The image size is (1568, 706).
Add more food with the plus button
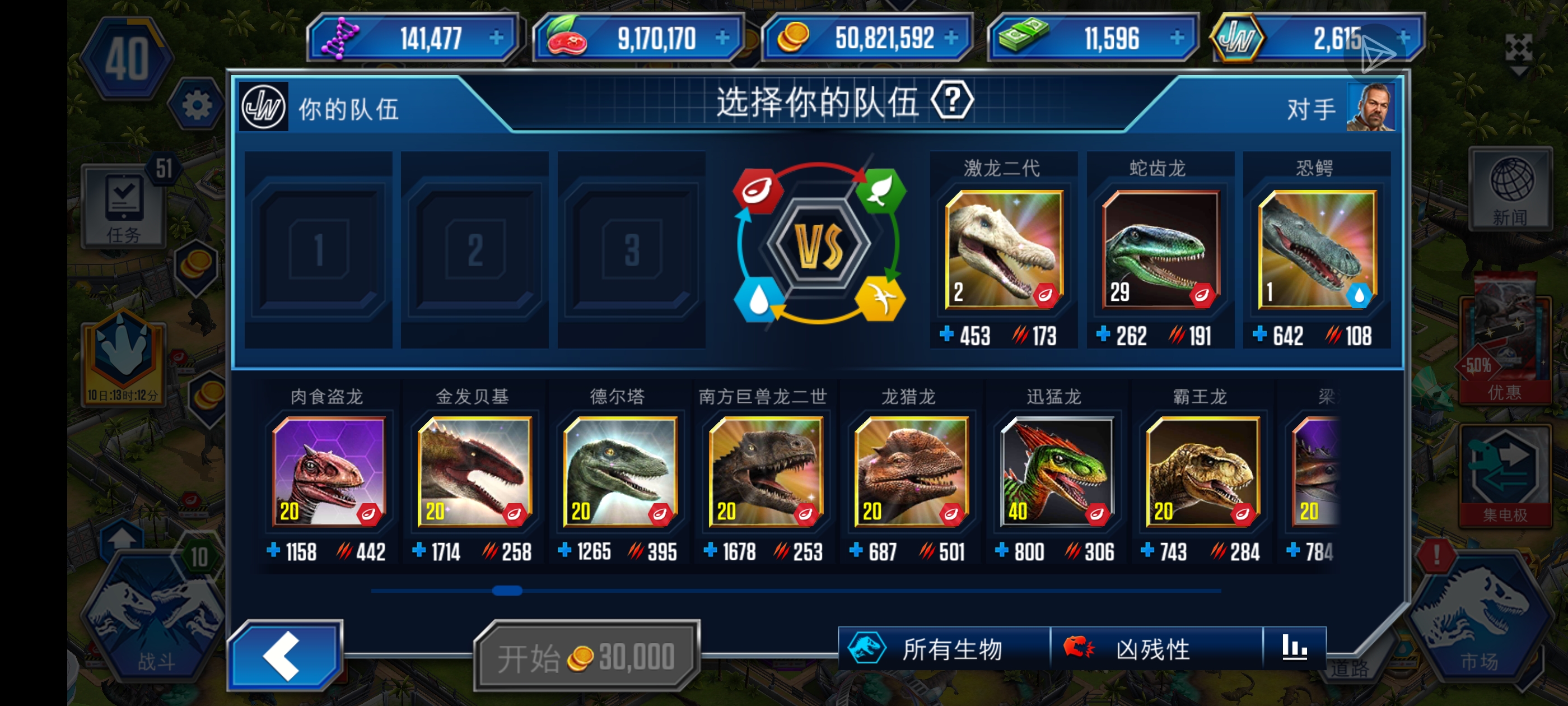click(x=722, y=38)
